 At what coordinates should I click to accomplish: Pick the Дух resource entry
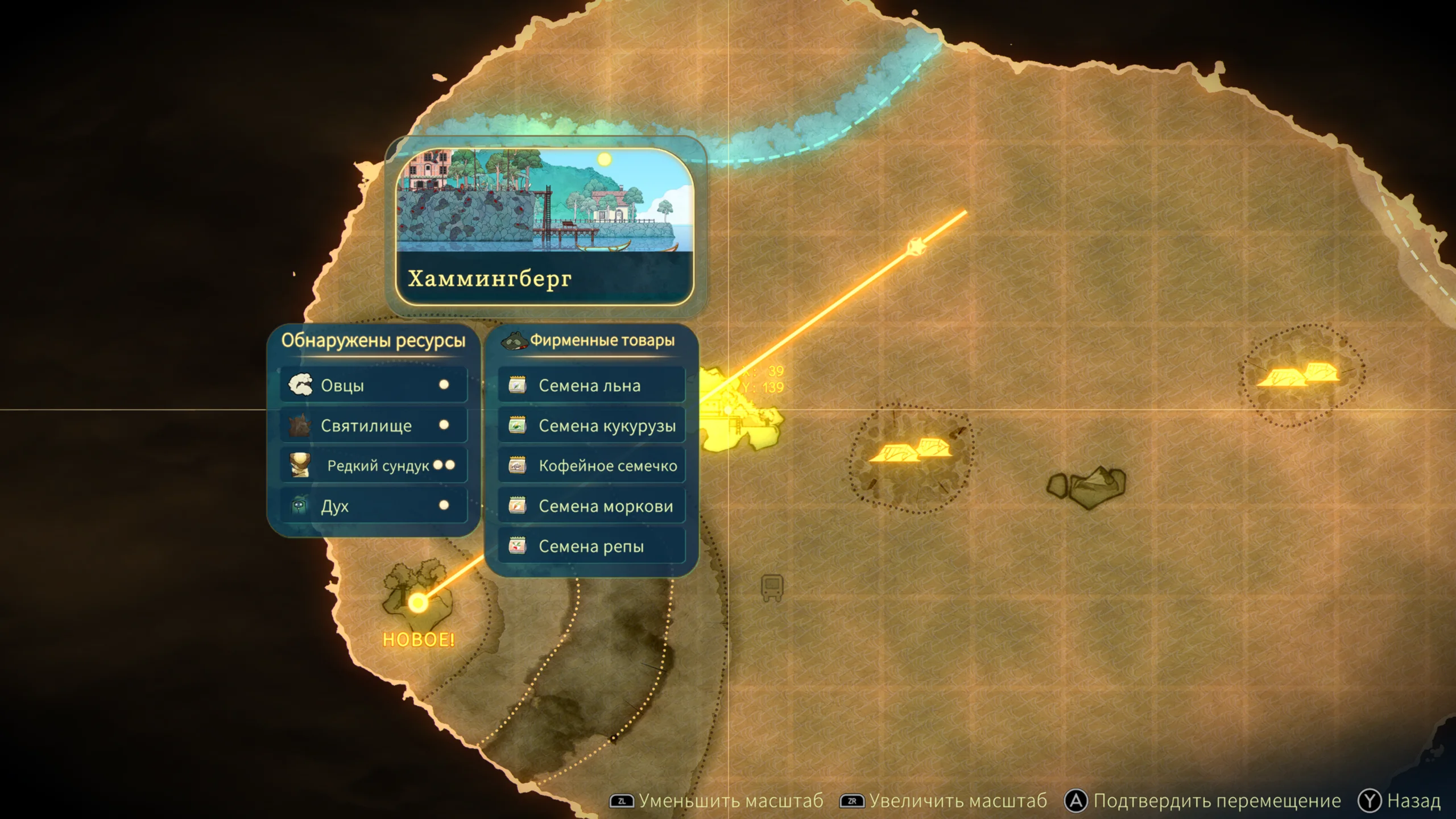[373, 506]
